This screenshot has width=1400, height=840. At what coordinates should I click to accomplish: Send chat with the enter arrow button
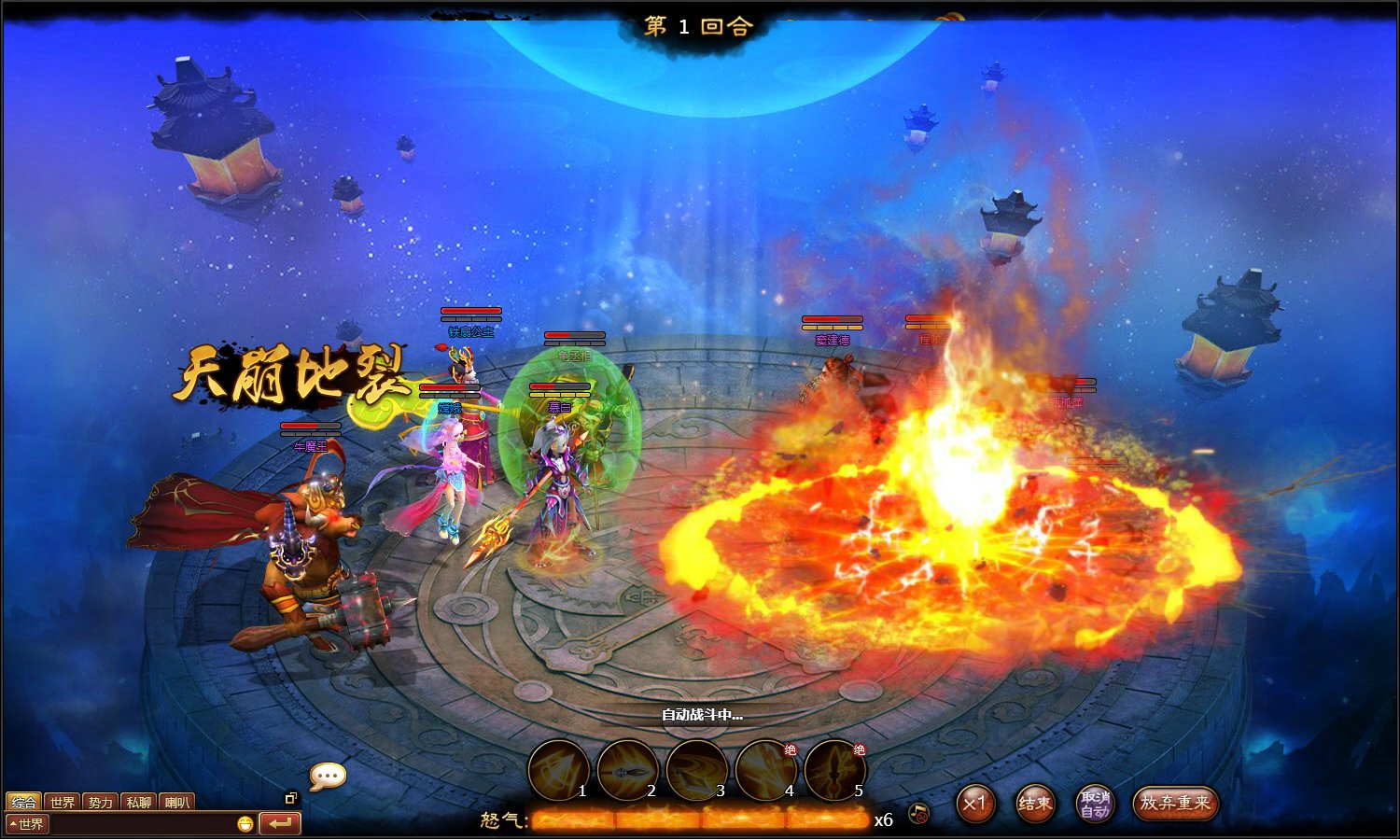coord(280,823)
